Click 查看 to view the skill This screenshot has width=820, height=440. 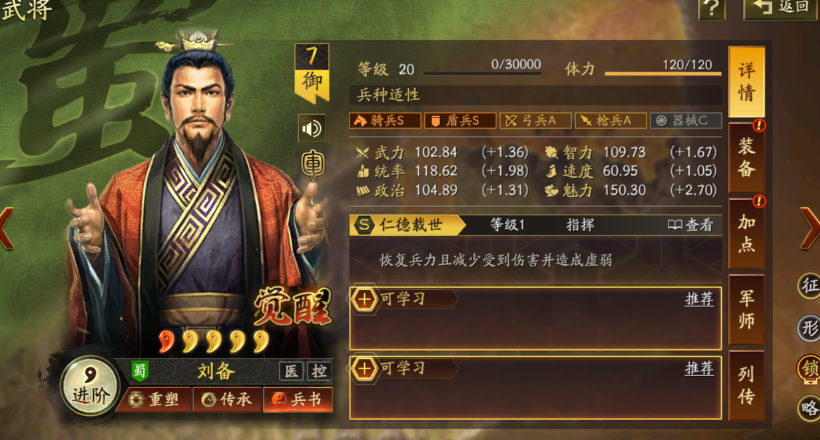pos(691,225)
